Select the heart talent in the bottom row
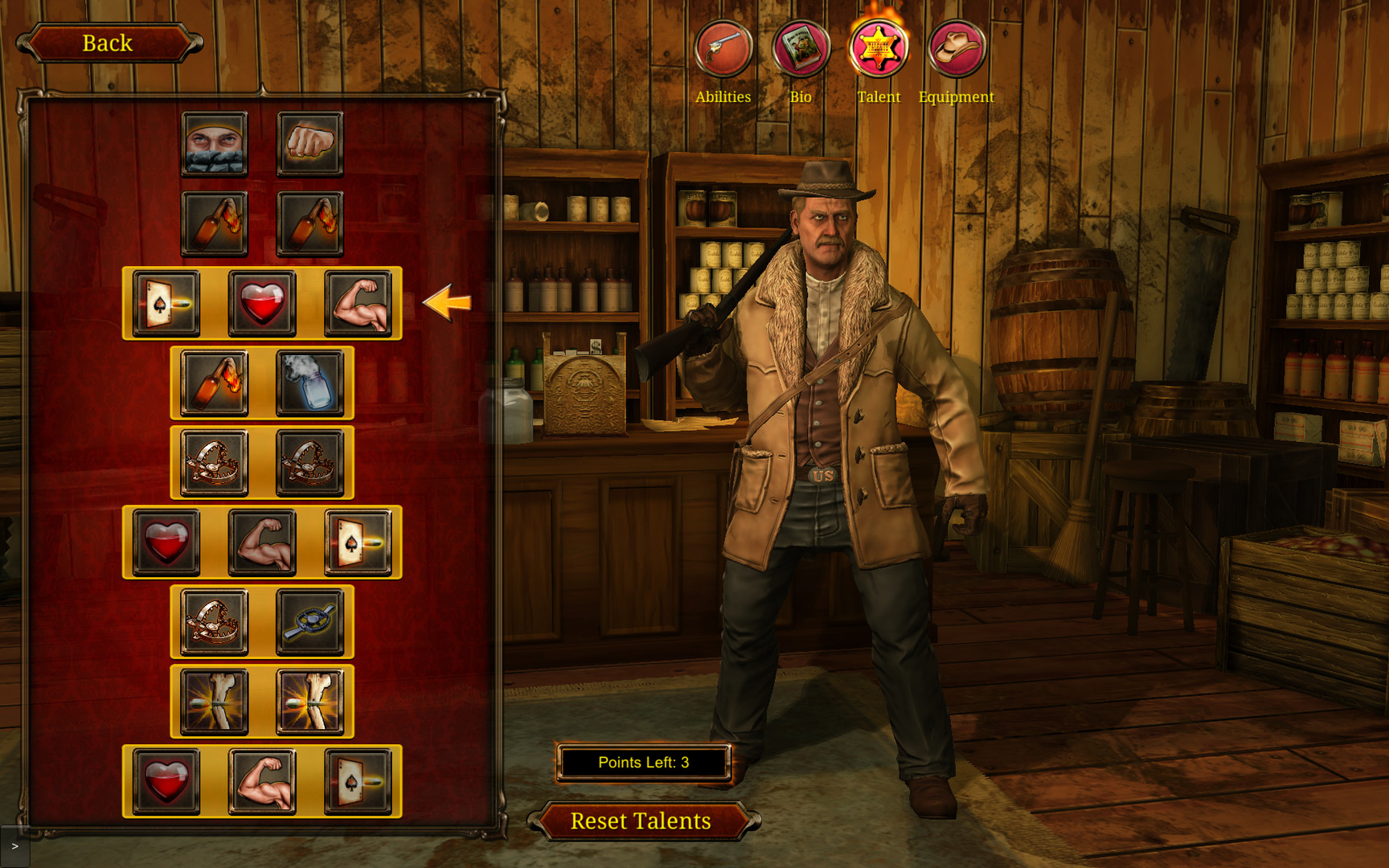 [166, 781]
